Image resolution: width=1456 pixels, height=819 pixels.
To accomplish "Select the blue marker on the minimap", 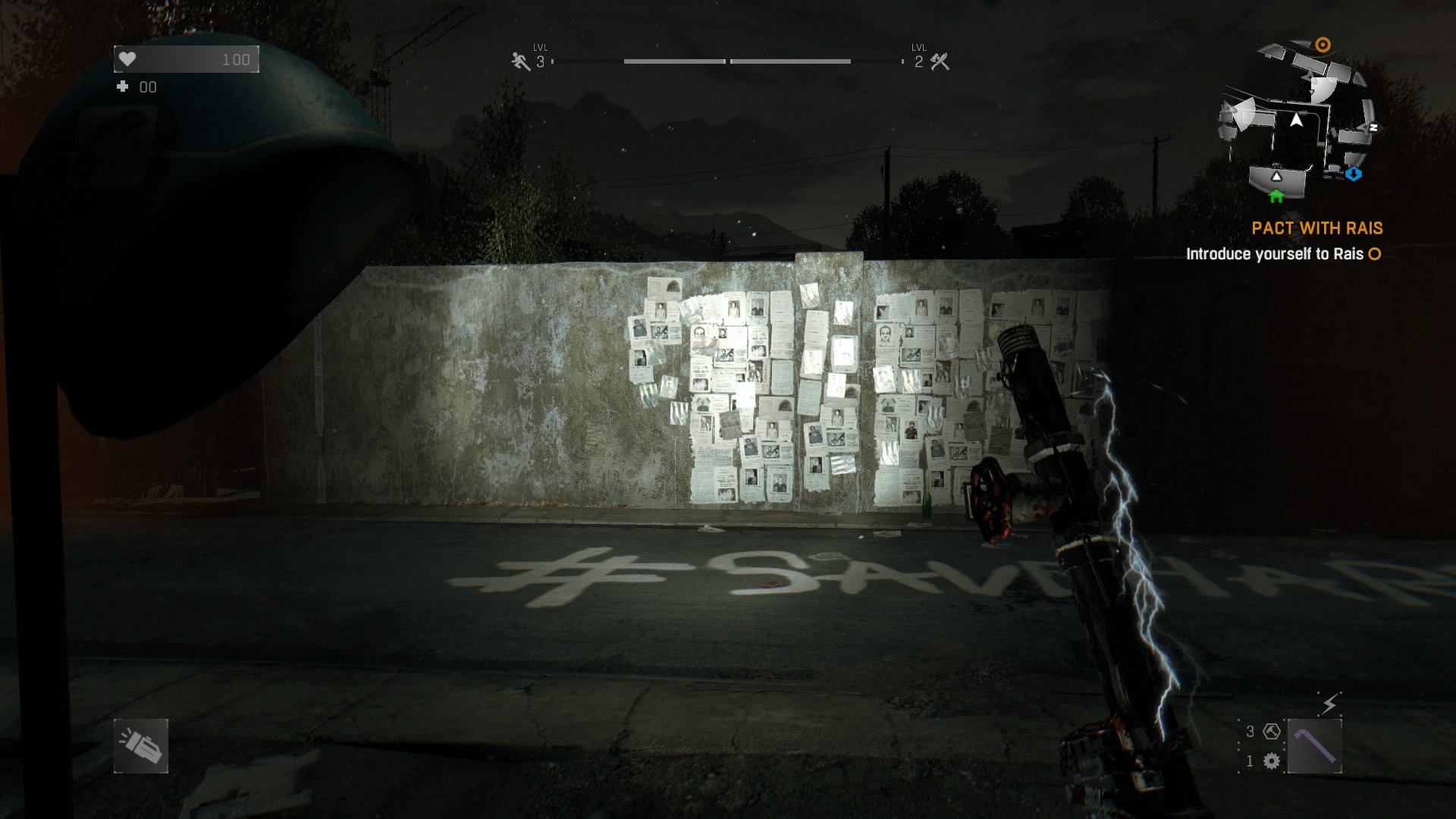I will (1354, 174).
